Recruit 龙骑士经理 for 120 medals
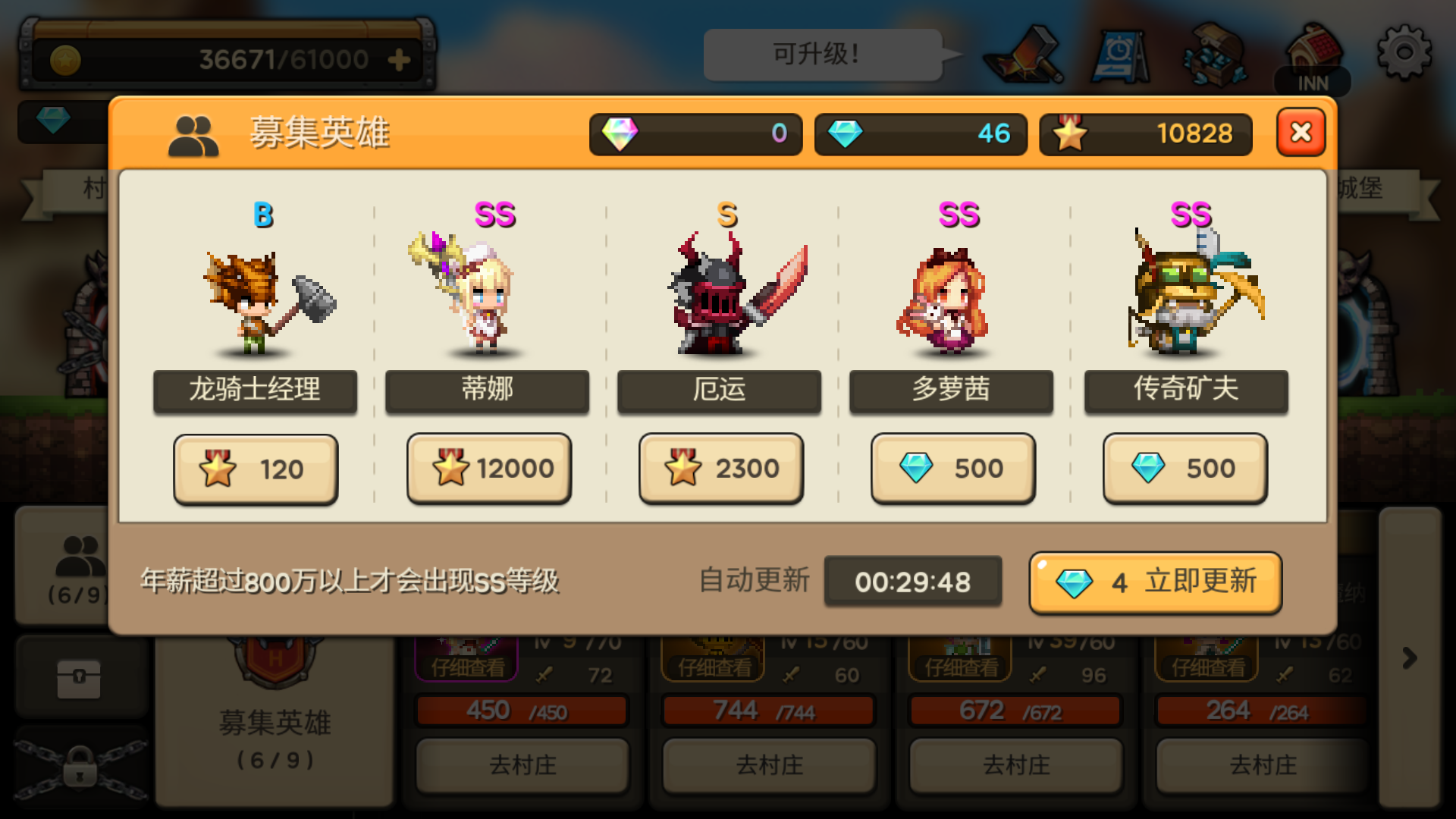 pos(256,469)
